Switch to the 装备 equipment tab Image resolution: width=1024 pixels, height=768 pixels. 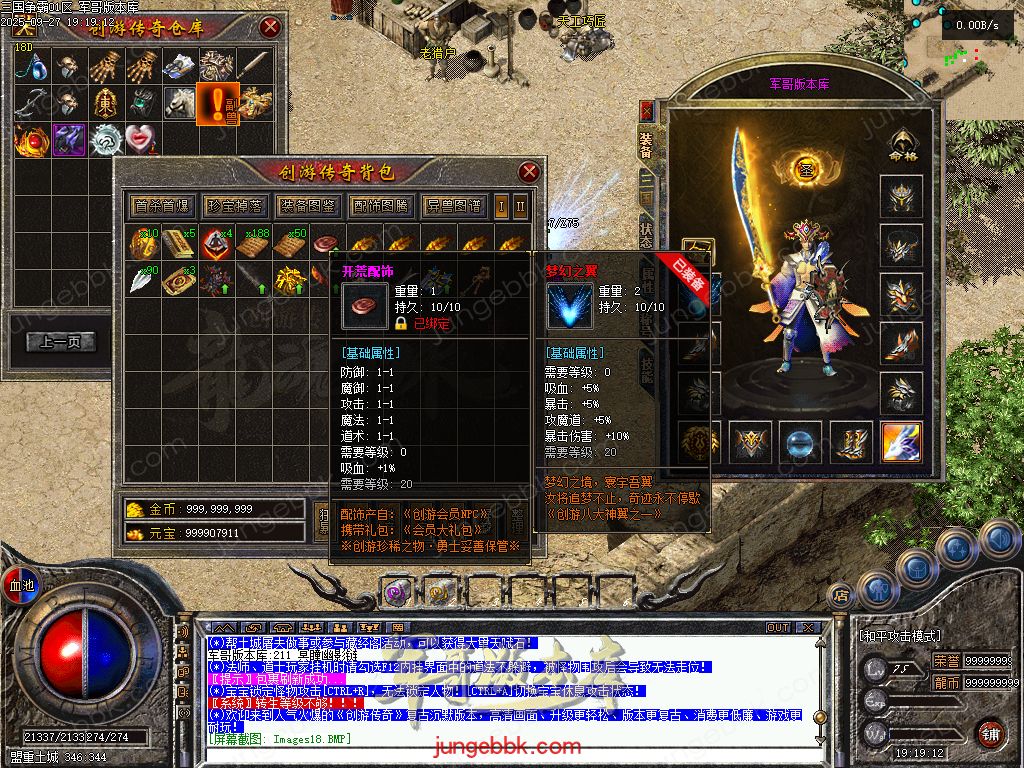pos(647,146)
